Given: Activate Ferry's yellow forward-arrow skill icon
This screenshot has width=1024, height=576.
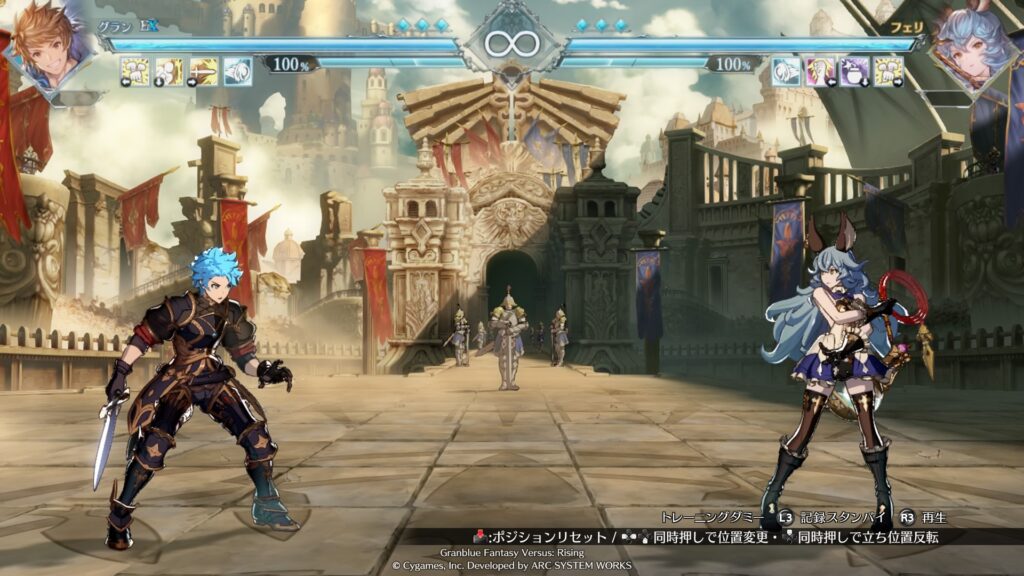Looking at the screenshot, I should click(888, 70).
